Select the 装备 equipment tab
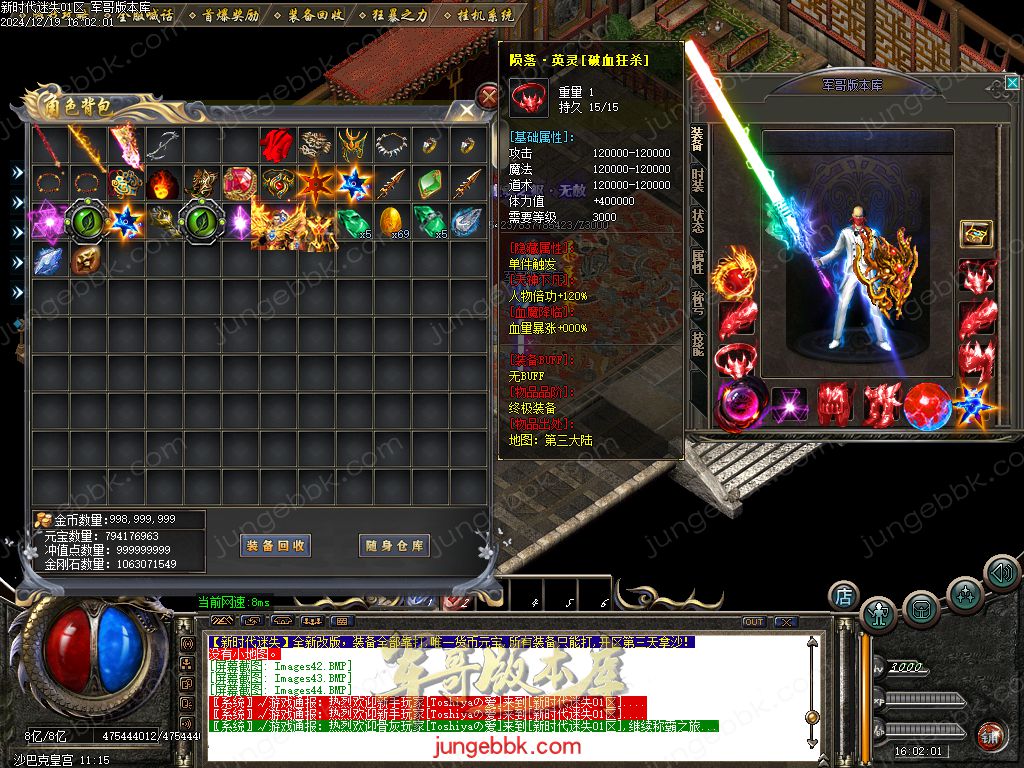This screenshot has height=768, width=1024. 697,139
